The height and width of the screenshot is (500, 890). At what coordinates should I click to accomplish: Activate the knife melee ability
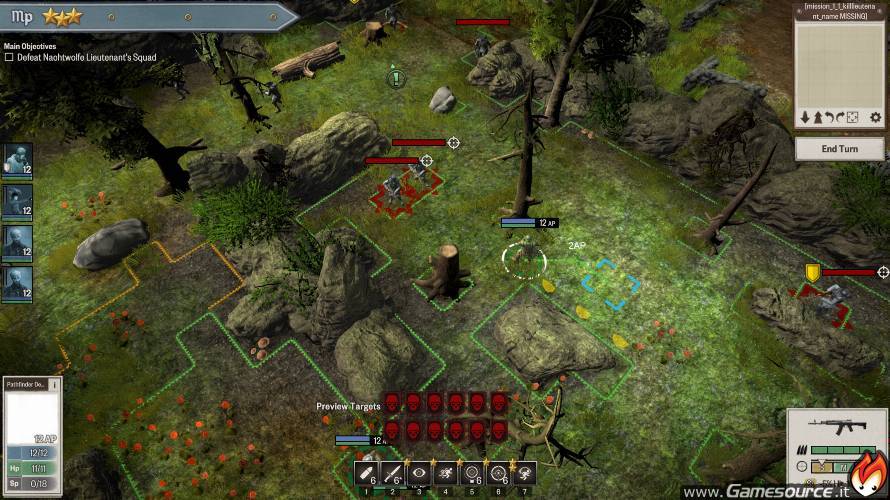click(x=392, y=473)
